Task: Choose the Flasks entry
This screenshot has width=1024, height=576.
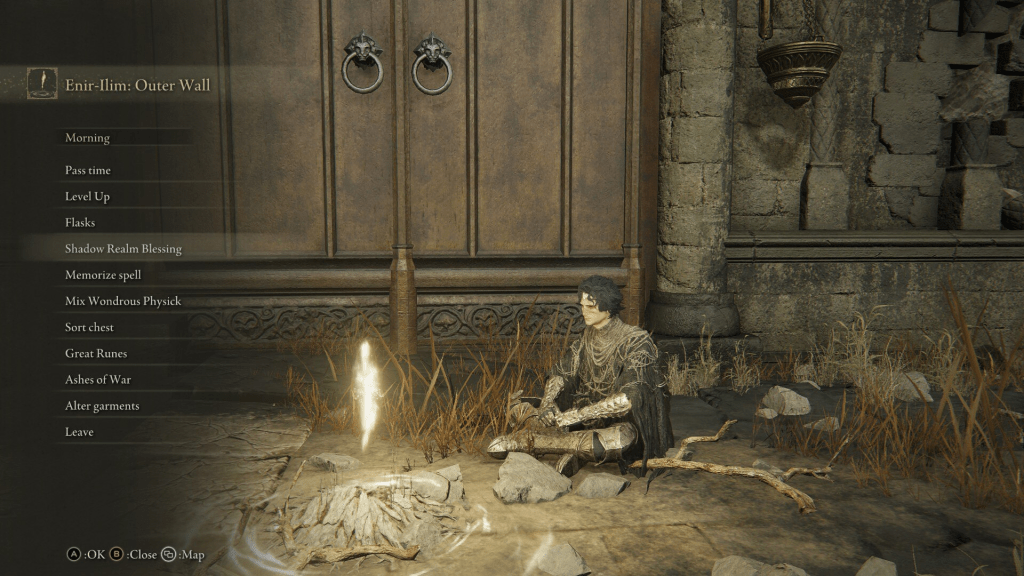Action: coord(80,223)
